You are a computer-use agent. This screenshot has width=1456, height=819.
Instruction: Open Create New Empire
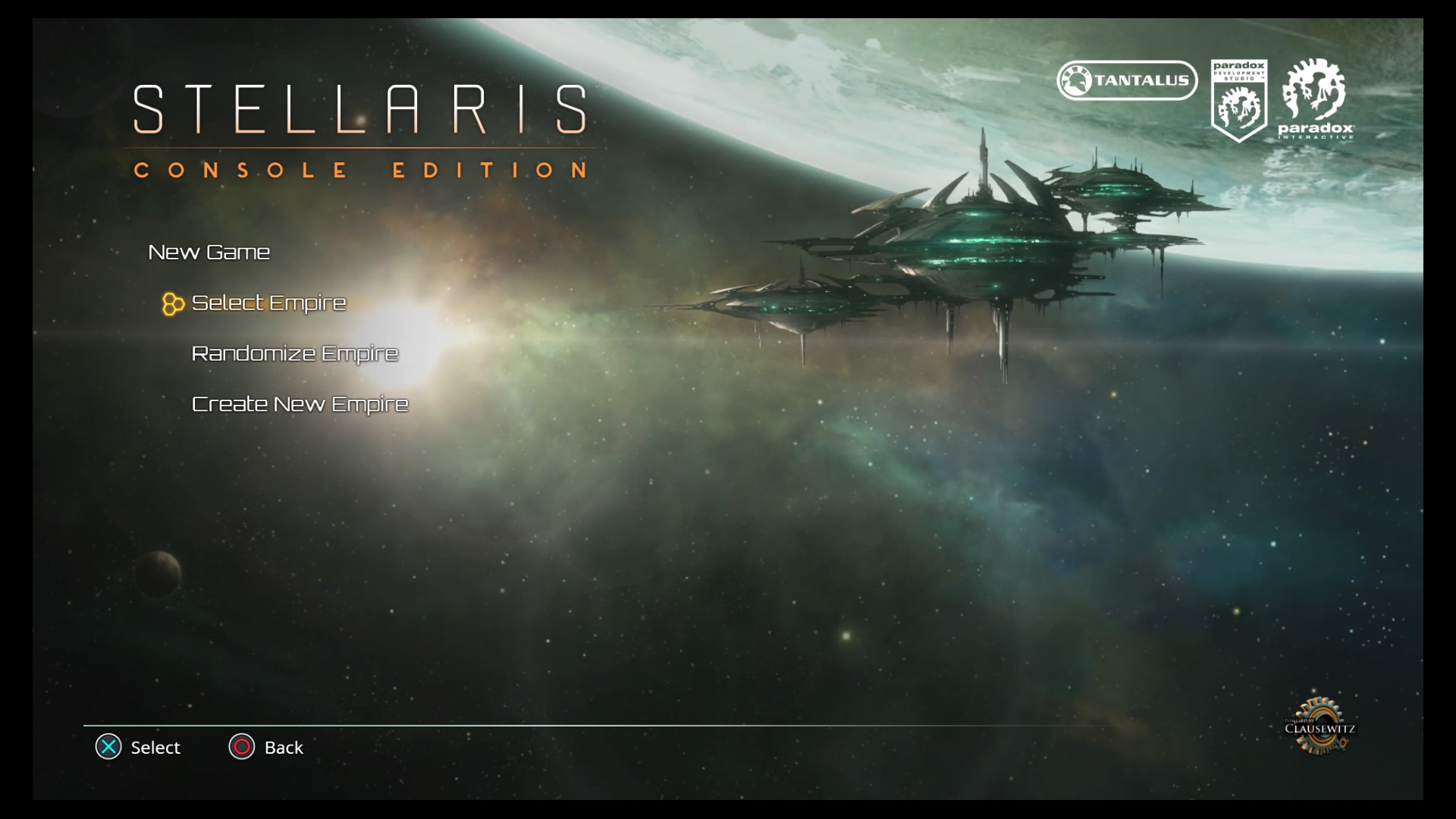[300, 404]
